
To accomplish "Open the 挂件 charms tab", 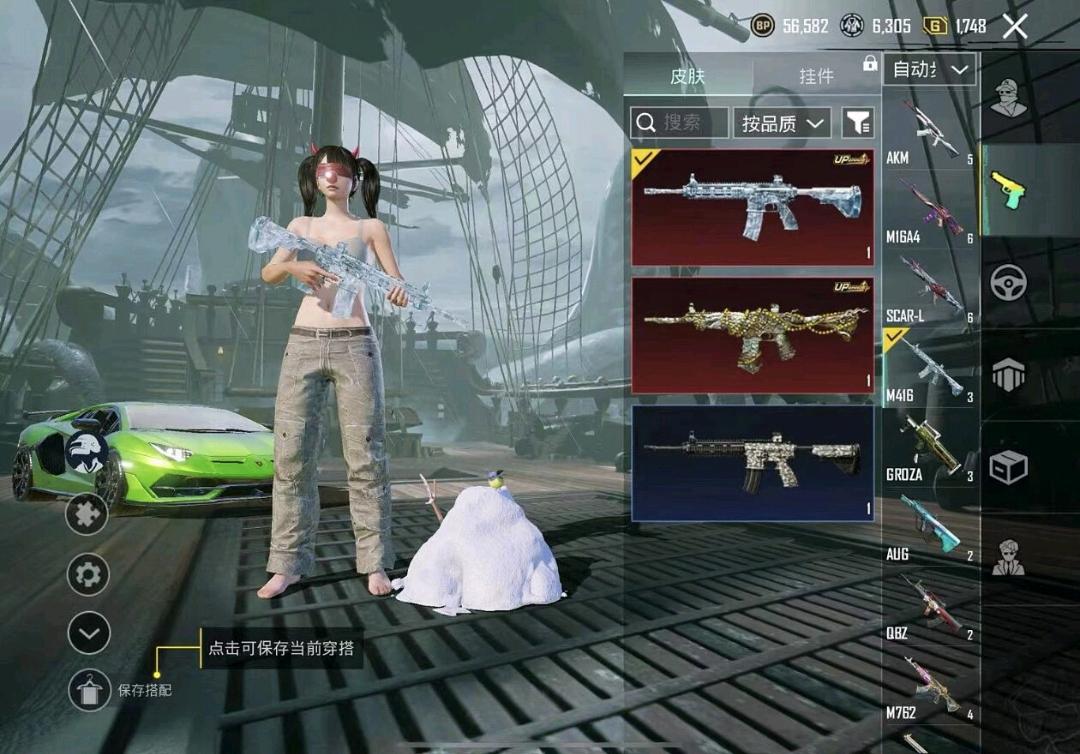I will pyautogui.click(x=816, y=76).
